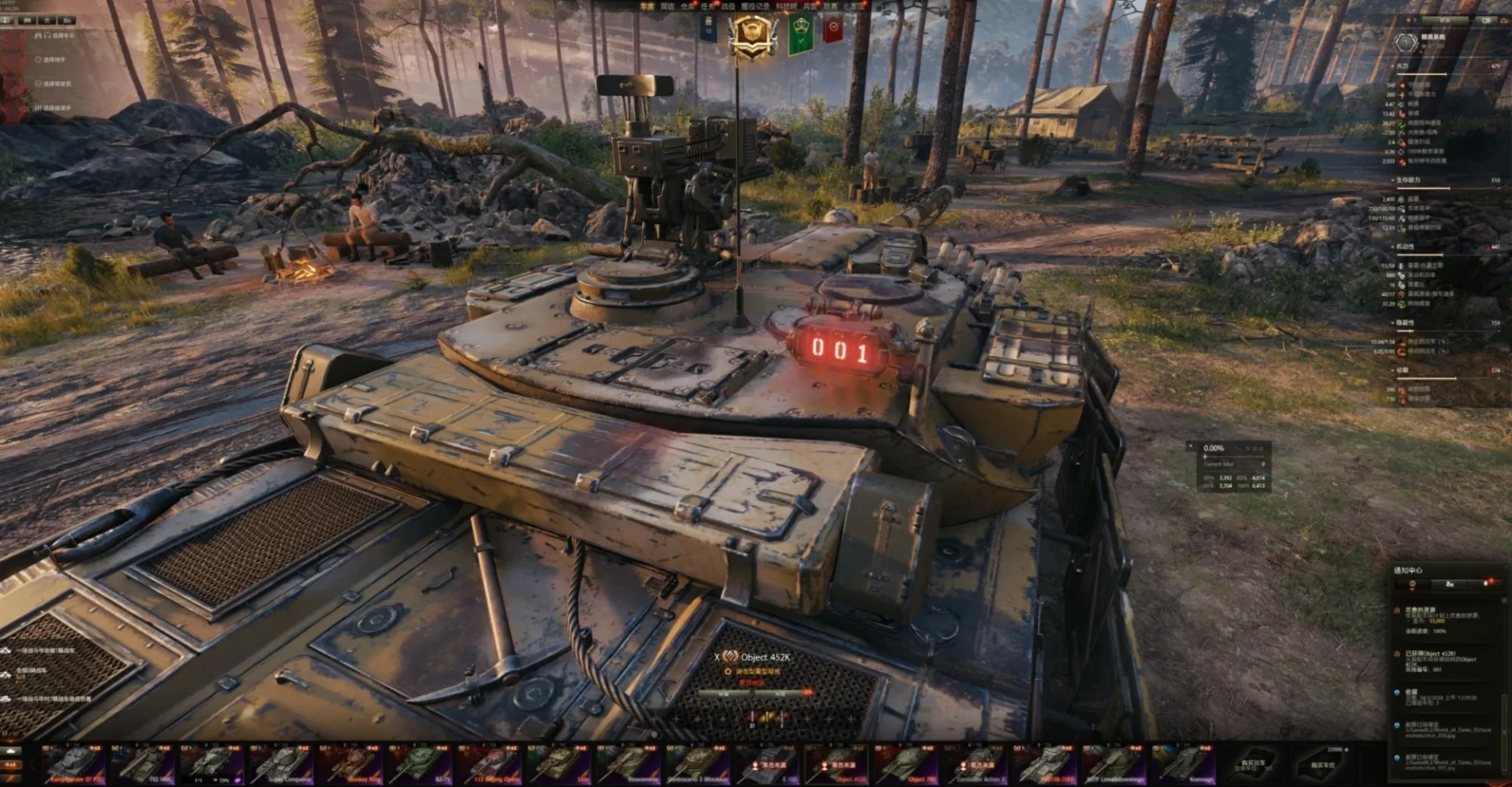Click the 购买车位 (buy slot) button

tap(1323, 764)
